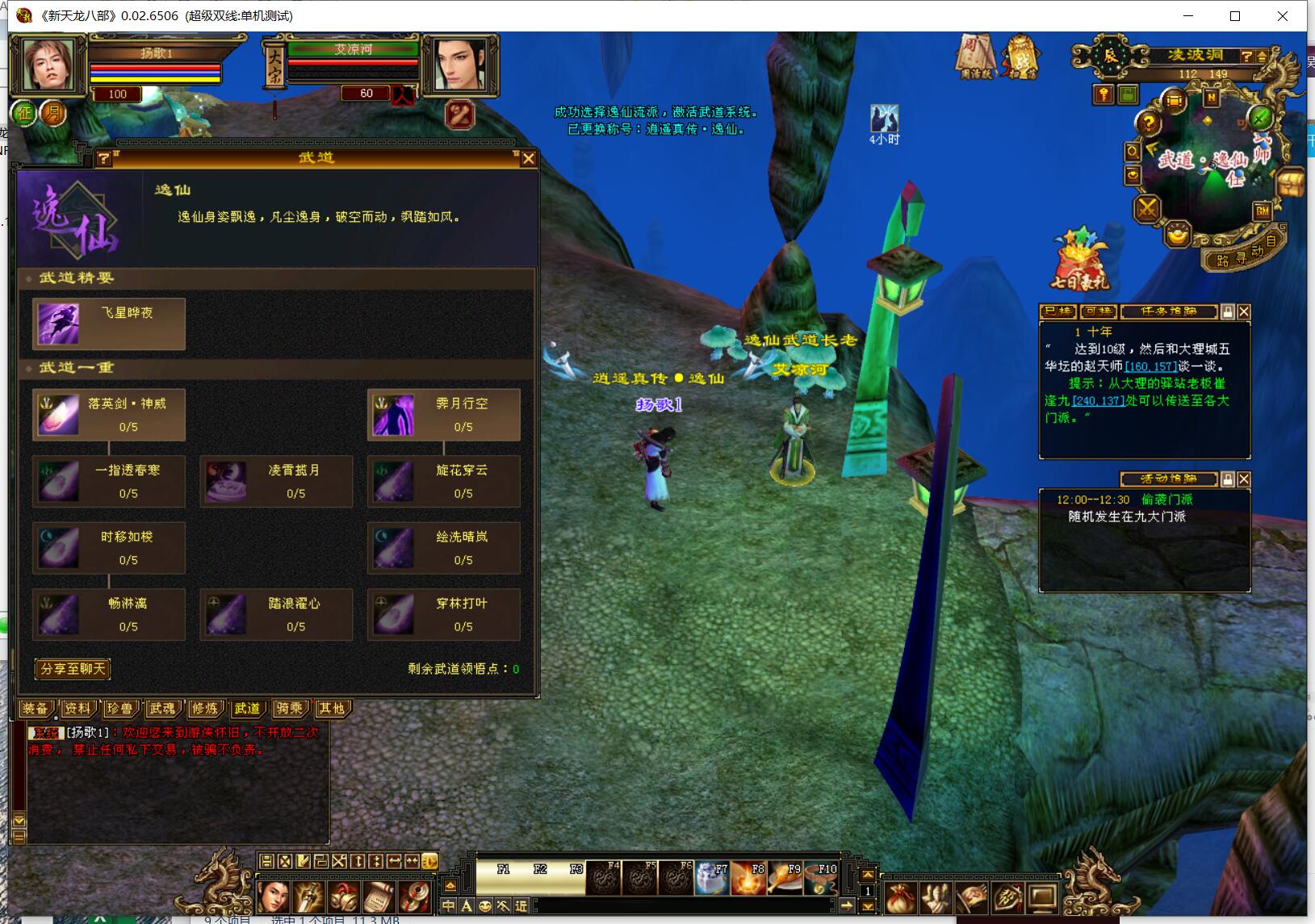Switch to the 武魂 tab
Viewport: 1315px width, 924px height.
(161, 709)
